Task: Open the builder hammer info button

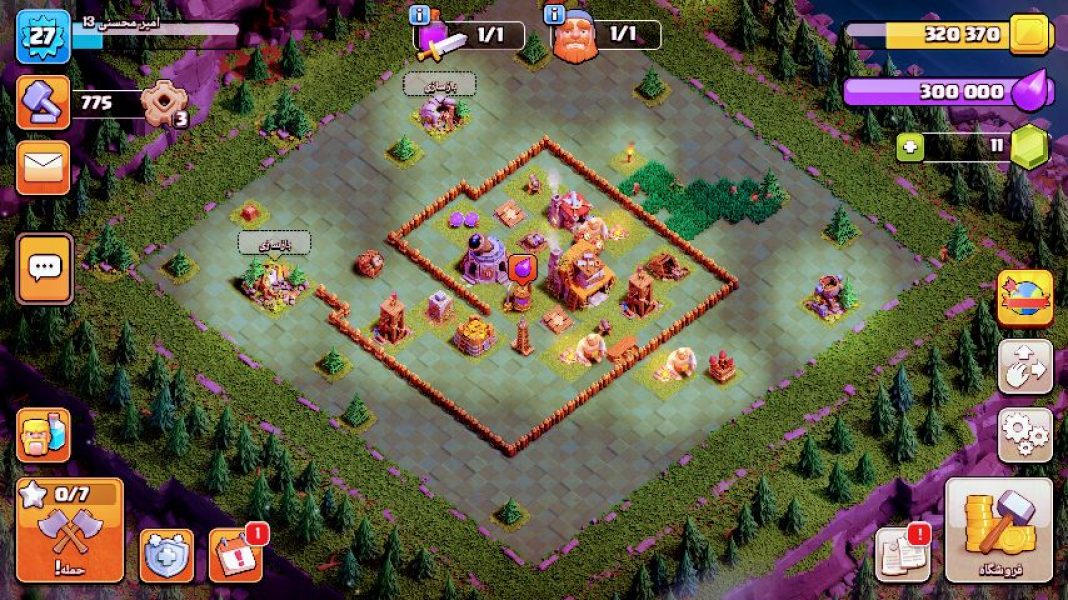Action: [x=43, y=102]
